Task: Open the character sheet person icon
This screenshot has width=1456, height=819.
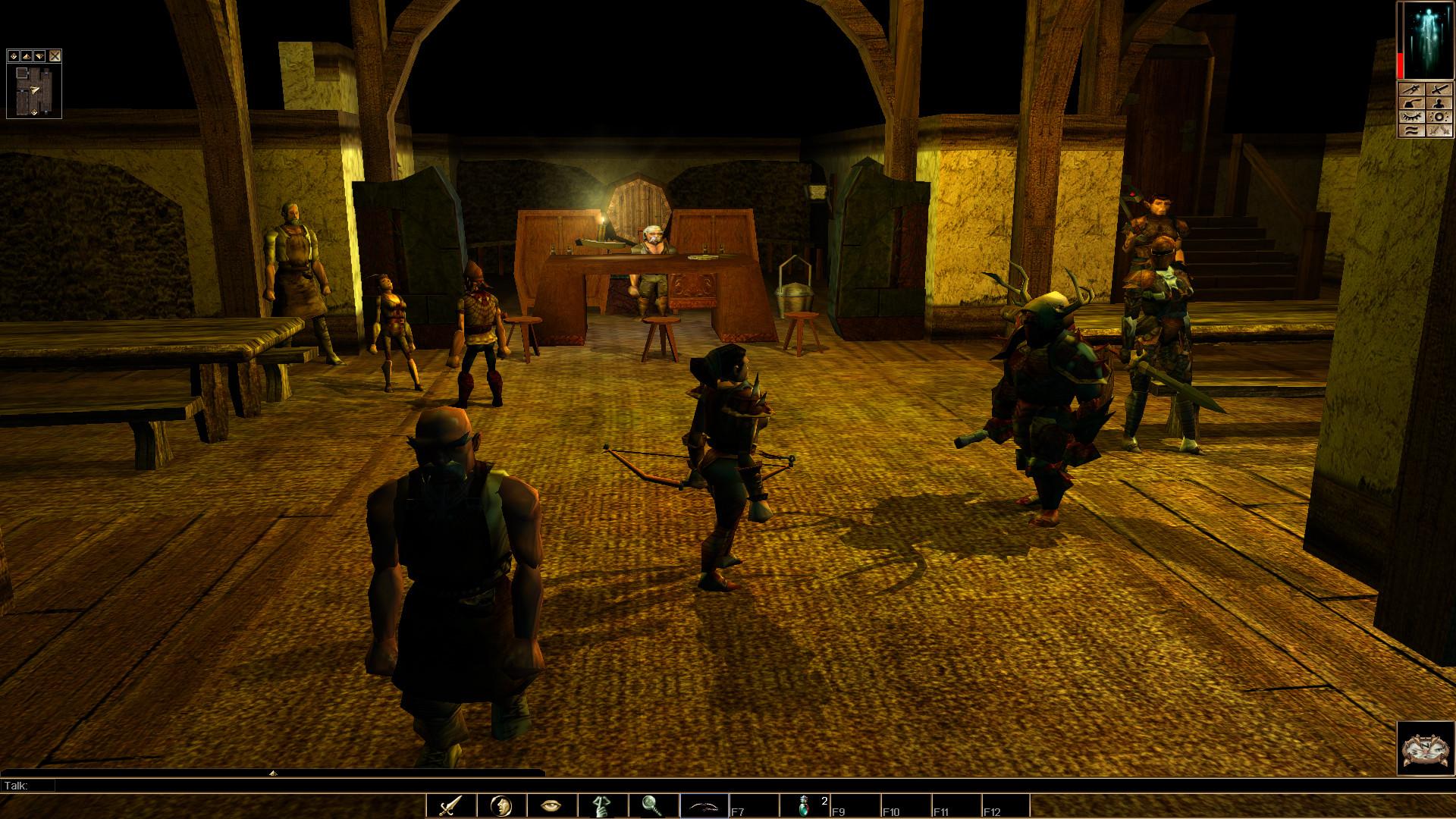Action: 1439,104
